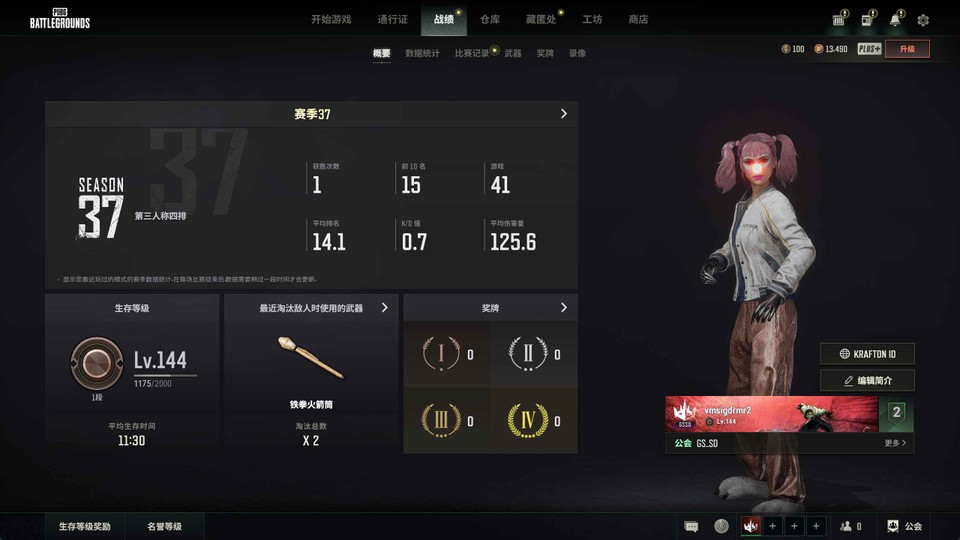Go to the 通行证 page
Image resolution: width=960 pixels, height=540 pixels.
[392, 19]
